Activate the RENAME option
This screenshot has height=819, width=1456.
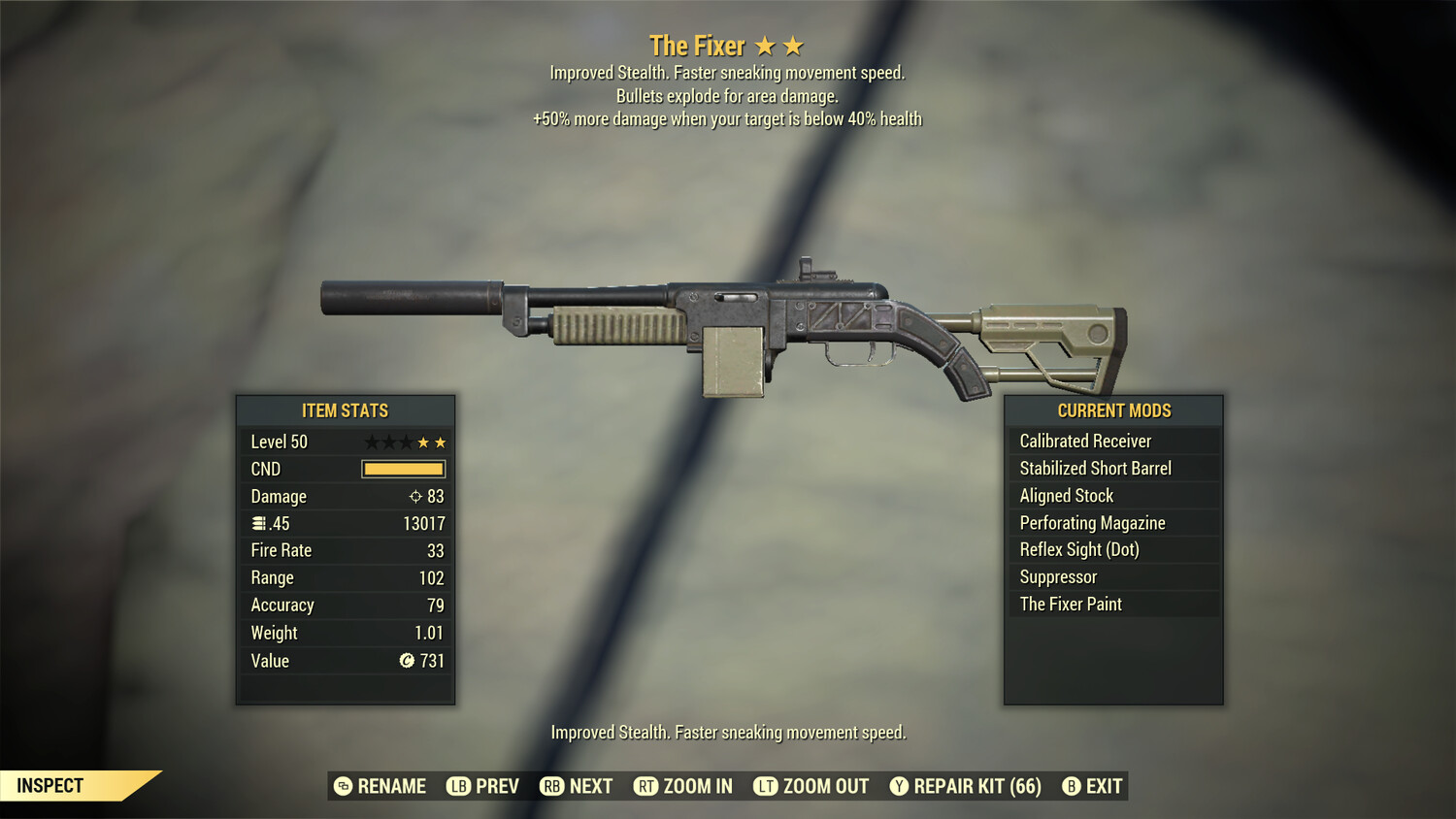pos(393,786)
